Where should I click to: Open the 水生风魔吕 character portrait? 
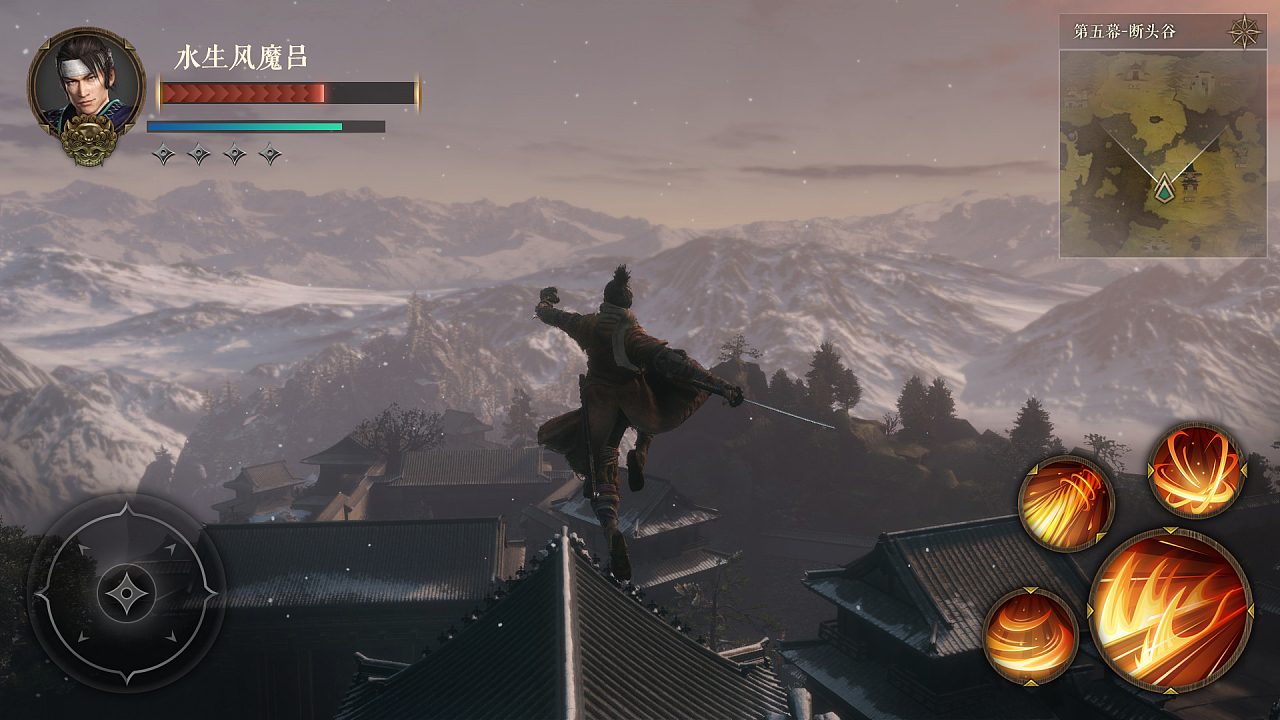point(86,90)
